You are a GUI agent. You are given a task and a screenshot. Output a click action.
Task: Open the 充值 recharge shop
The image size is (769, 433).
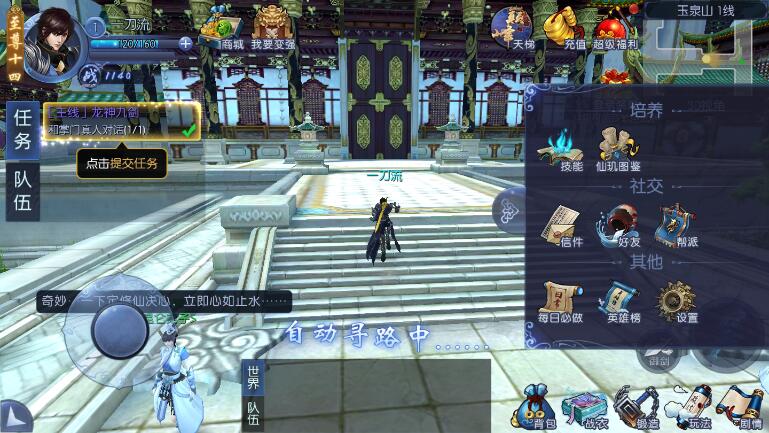coord(575,27)
